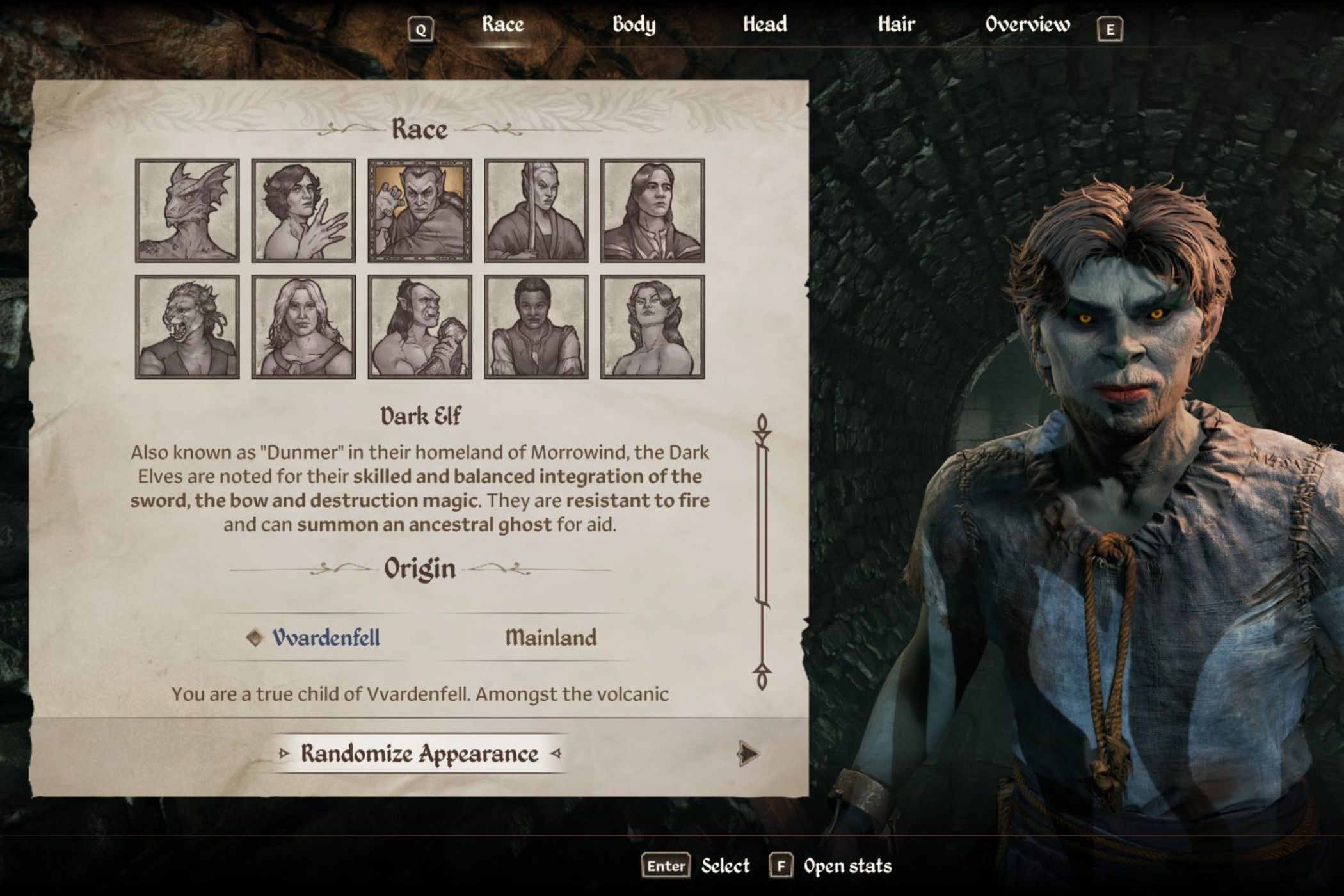Choose the Mainland origin
The height and width of the screenshot is (896, 1344).
550,637
